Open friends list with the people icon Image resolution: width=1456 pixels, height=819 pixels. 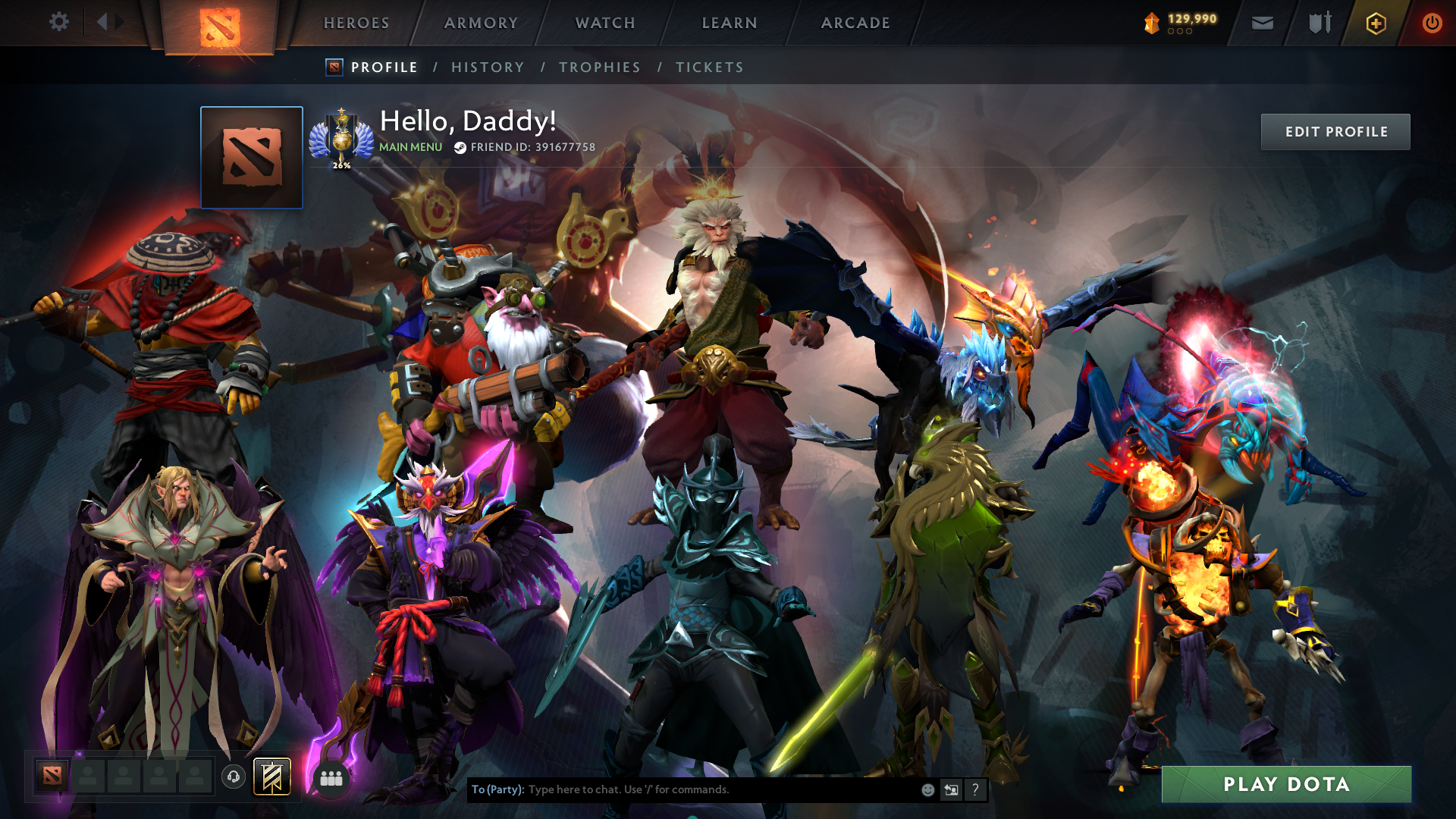click(331, 777)
